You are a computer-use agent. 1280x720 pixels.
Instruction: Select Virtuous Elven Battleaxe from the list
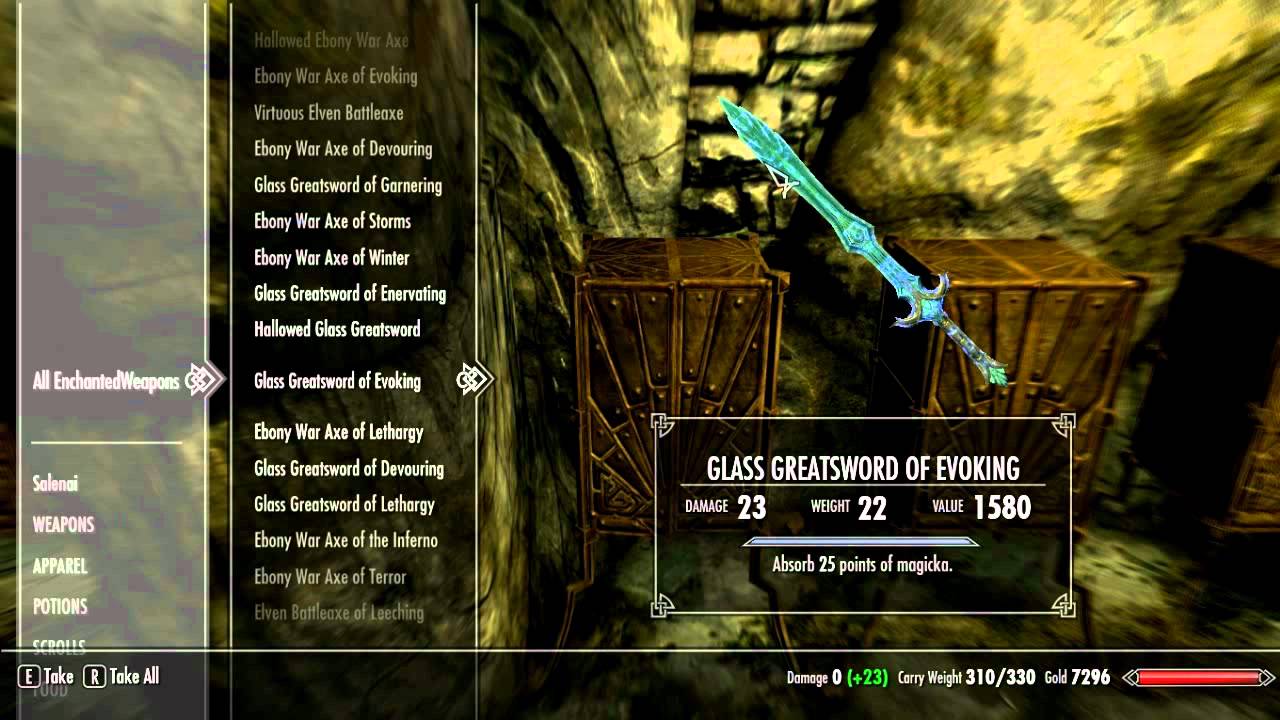point(328,113)
